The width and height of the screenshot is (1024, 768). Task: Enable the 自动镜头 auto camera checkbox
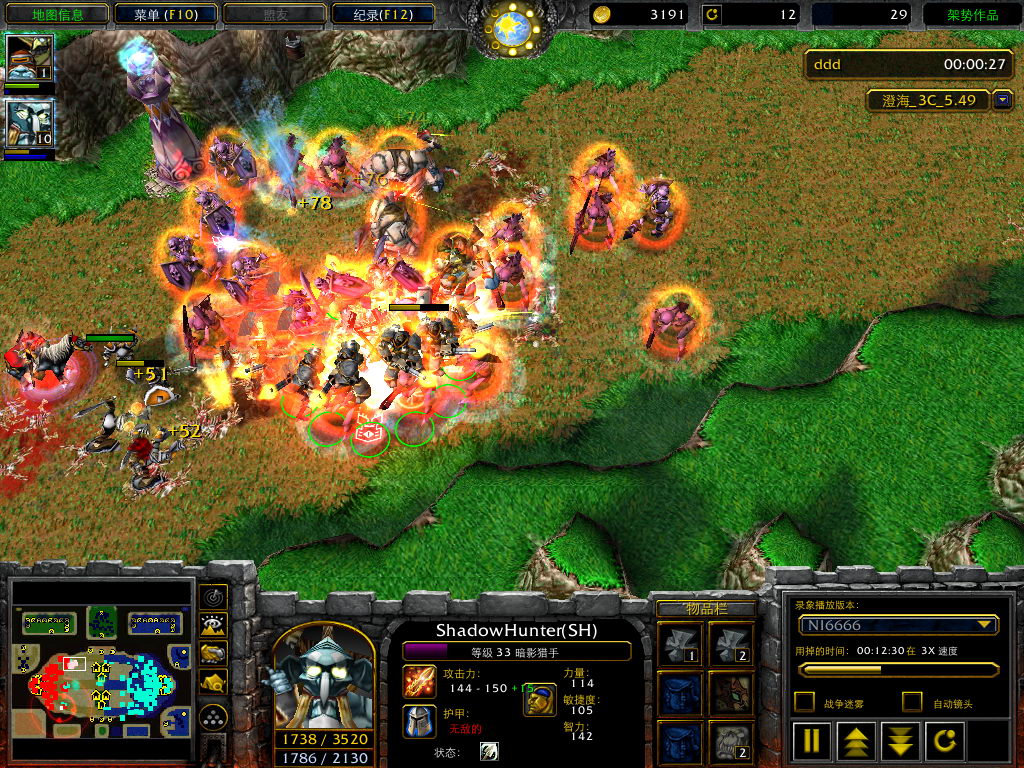coord(911,702)
